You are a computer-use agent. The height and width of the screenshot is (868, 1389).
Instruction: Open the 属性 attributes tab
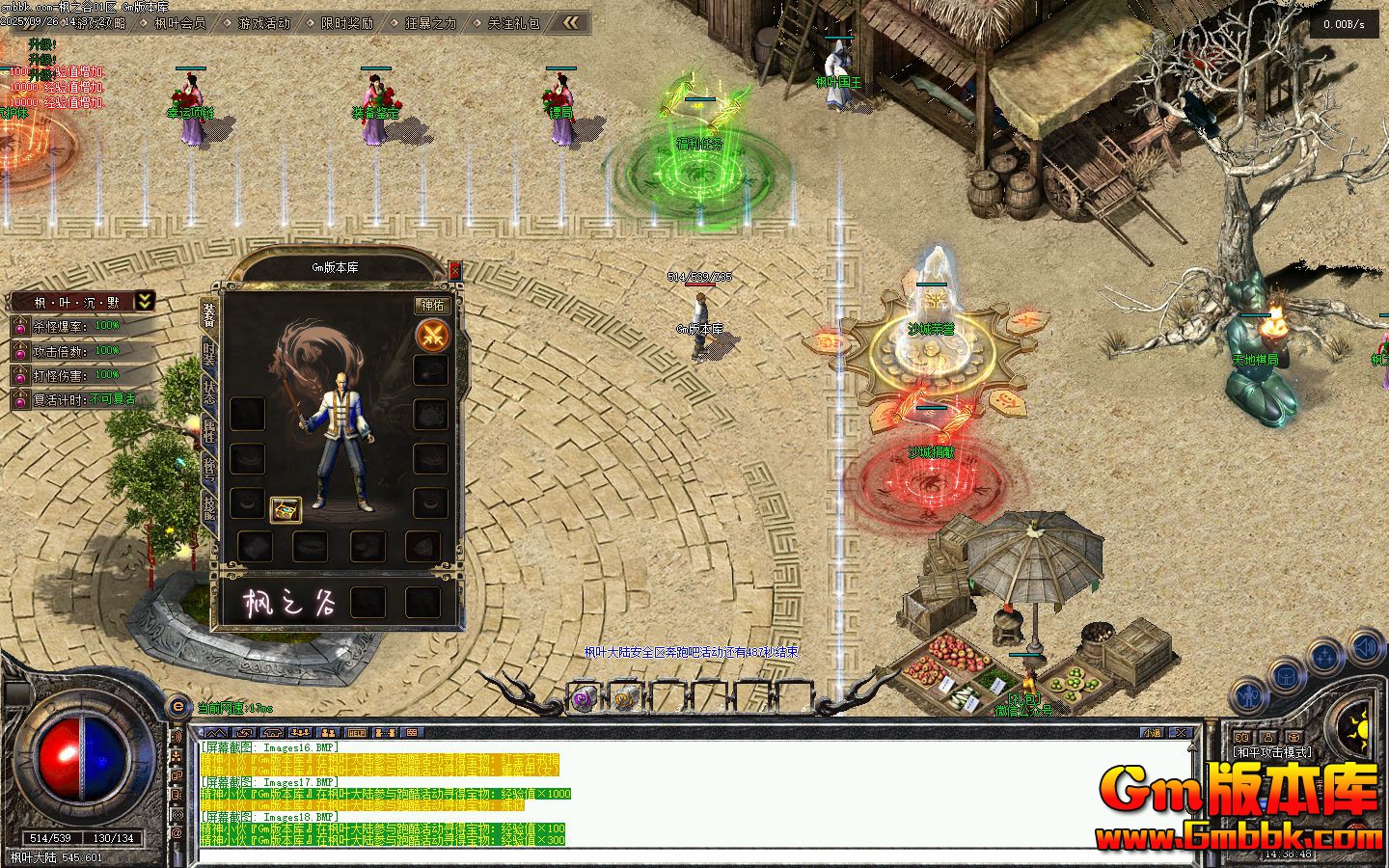pyautogui.click(x=209, y=432)
